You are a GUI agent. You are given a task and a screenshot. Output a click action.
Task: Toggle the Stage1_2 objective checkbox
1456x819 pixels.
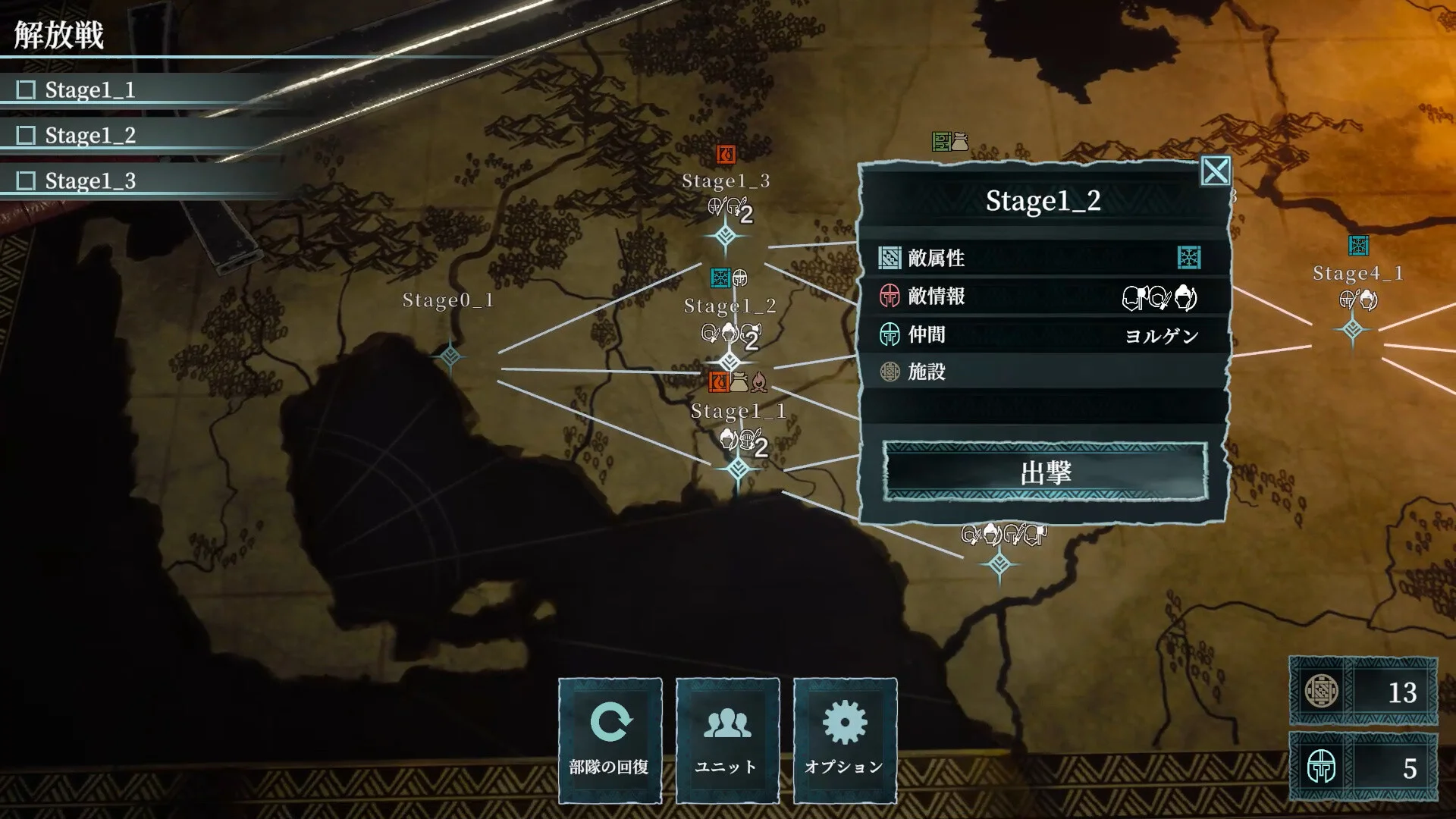[x=27, y=136]
